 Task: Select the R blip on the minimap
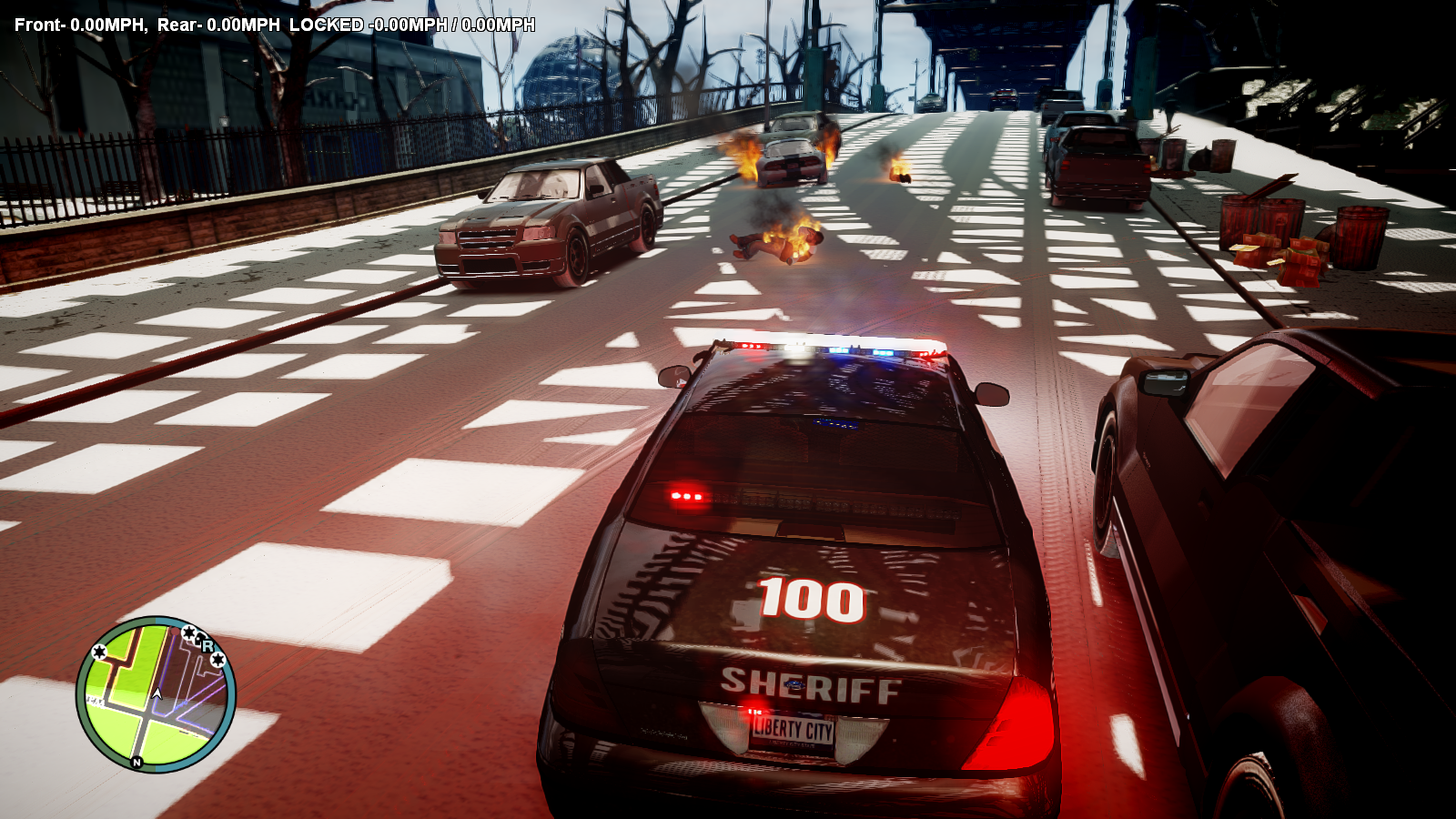click(x=207, y=645)
